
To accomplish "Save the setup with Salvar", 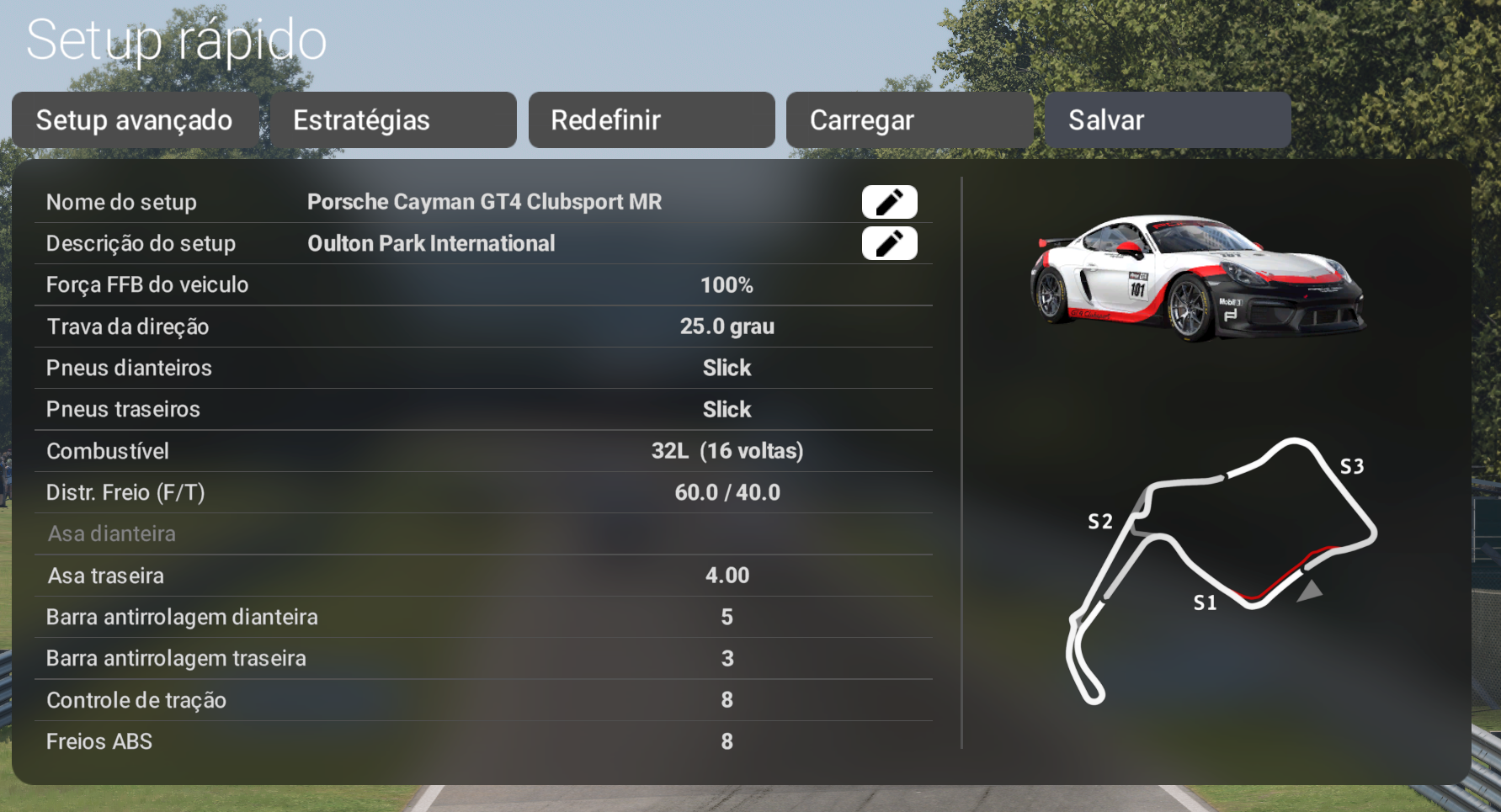I will coord(1168,120).
